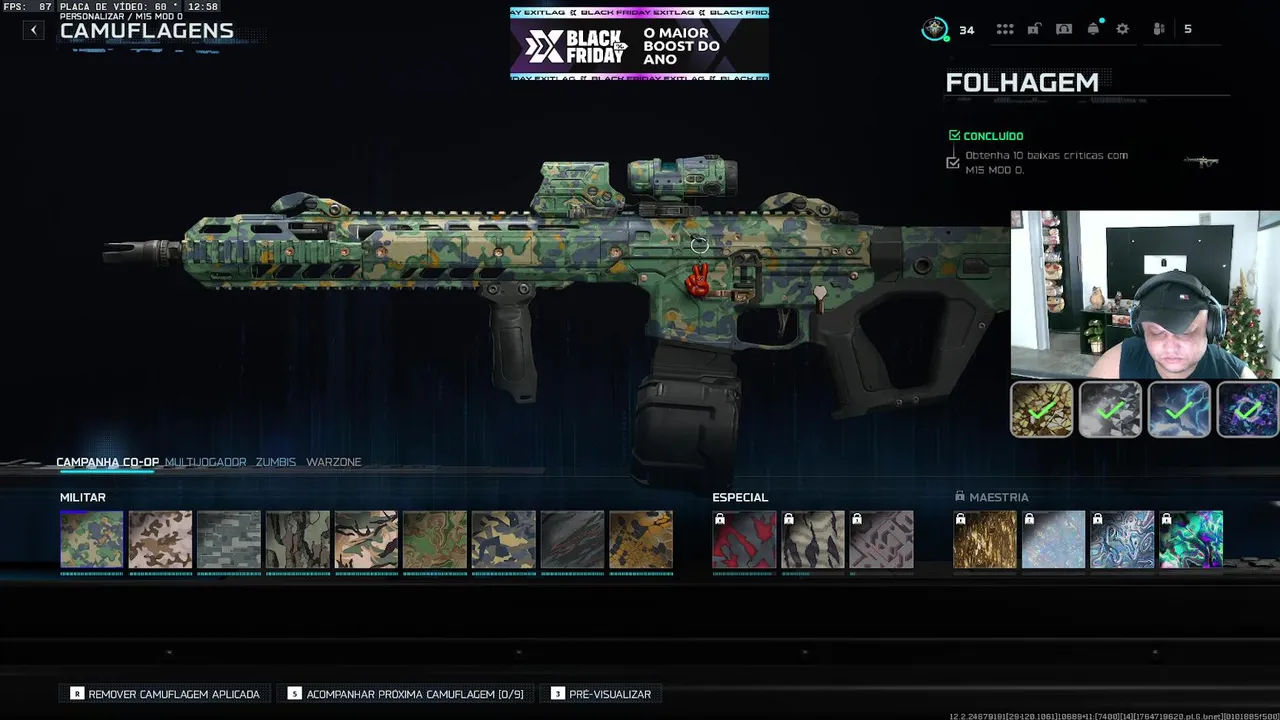Open the player profile emblem
The height and width of the screenshot is (720, 1280).
(935, 29)
